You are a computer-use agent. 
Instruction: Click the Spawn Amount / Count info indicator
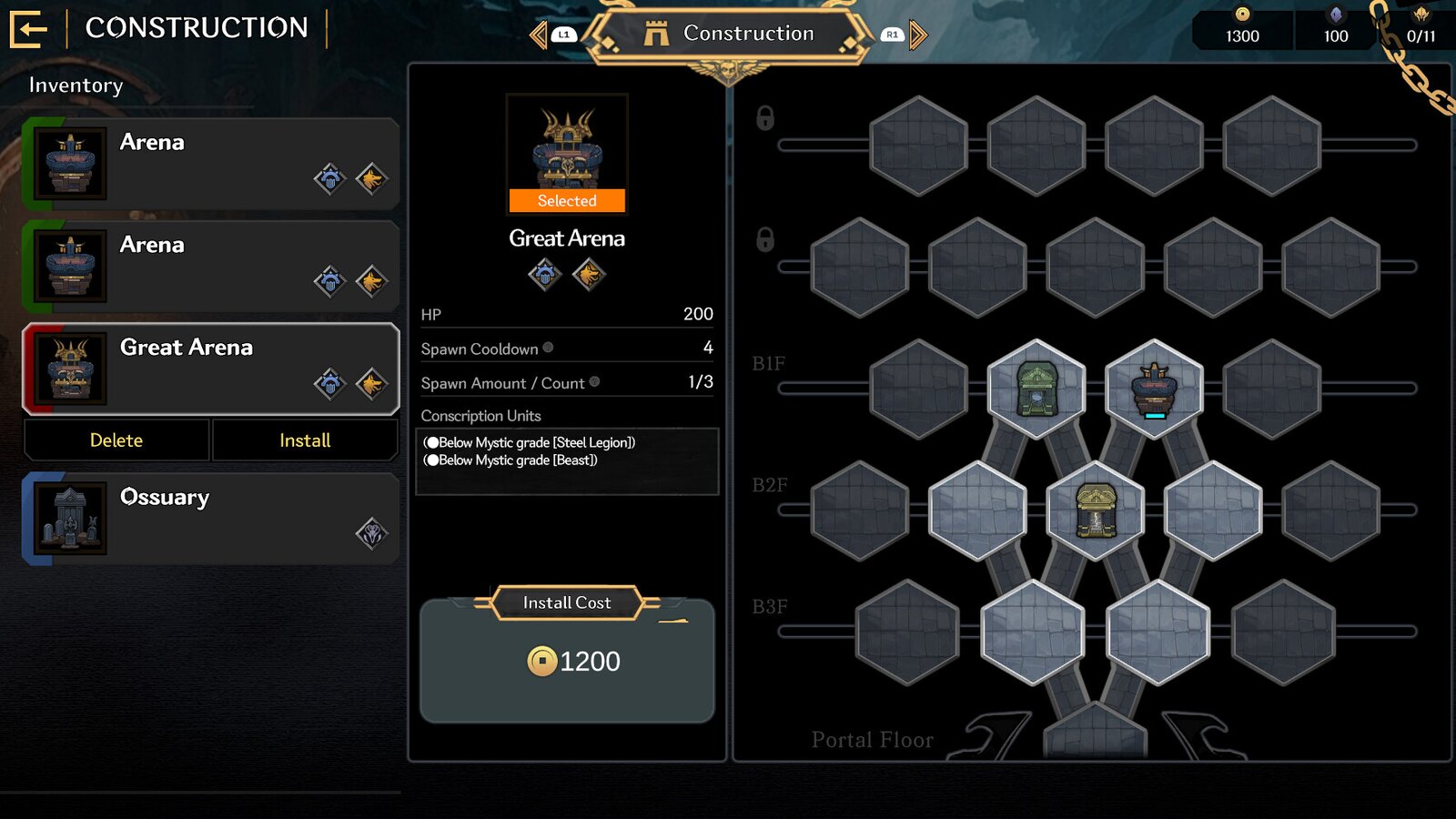[596, 382]
